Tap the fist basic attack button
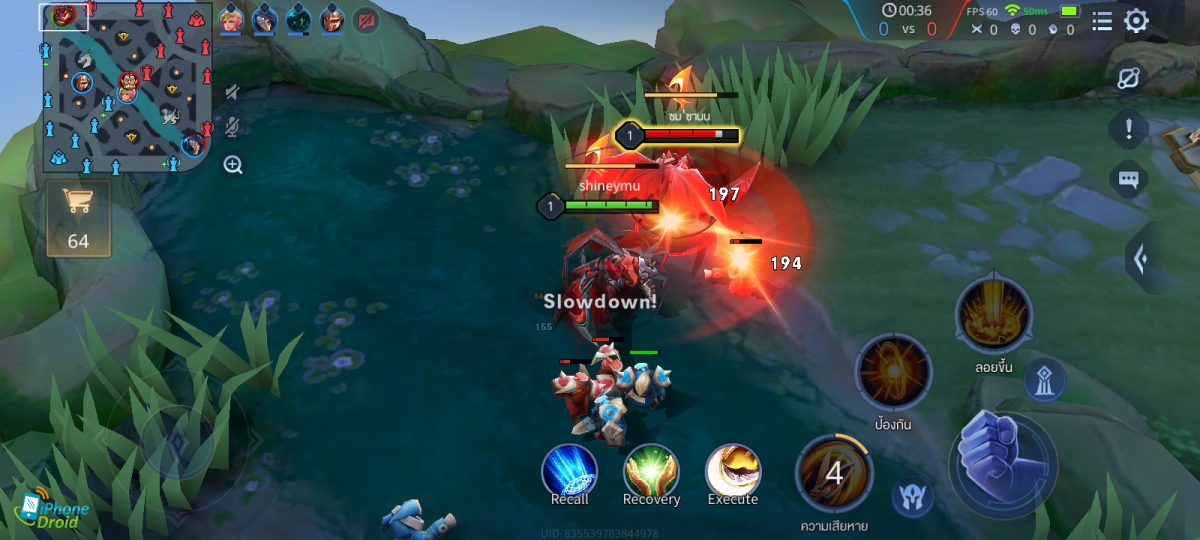 [1002, 459]
